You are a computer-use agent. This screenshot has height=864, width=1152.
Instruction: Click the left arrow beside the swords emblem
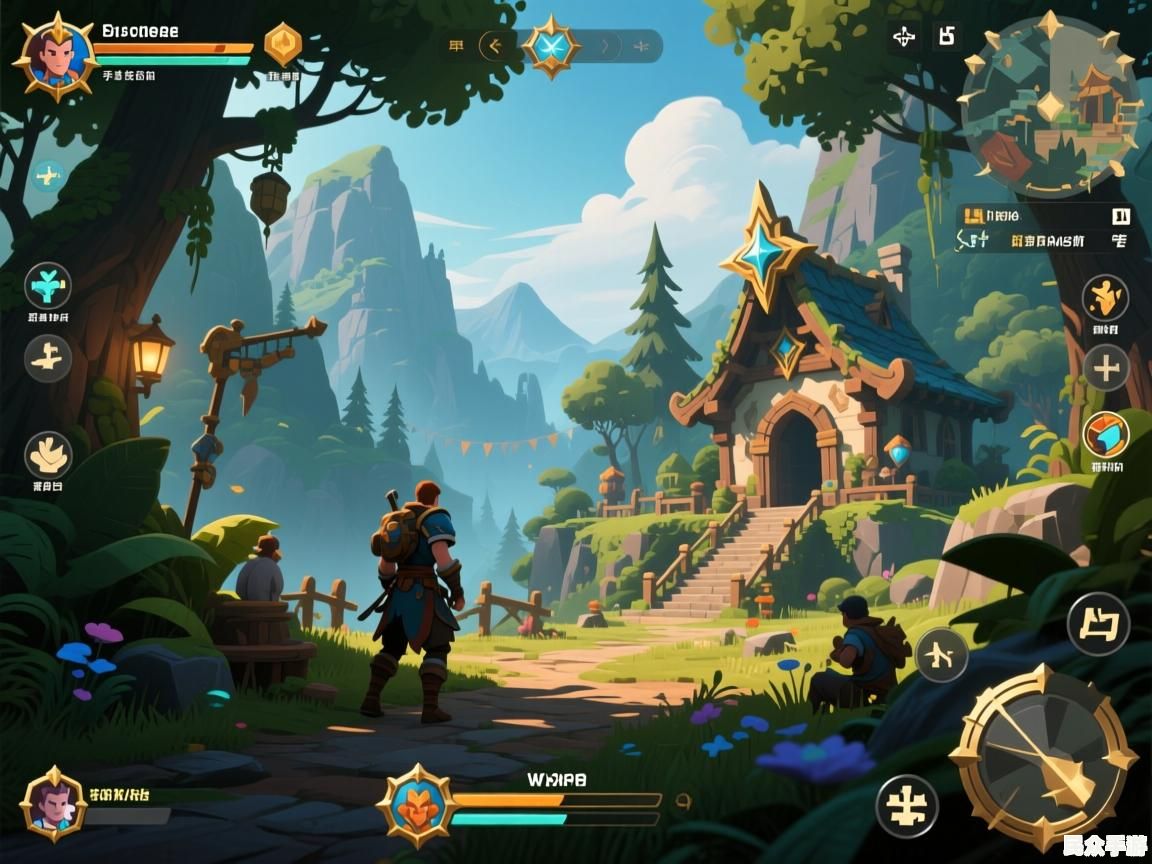[493, 46]
